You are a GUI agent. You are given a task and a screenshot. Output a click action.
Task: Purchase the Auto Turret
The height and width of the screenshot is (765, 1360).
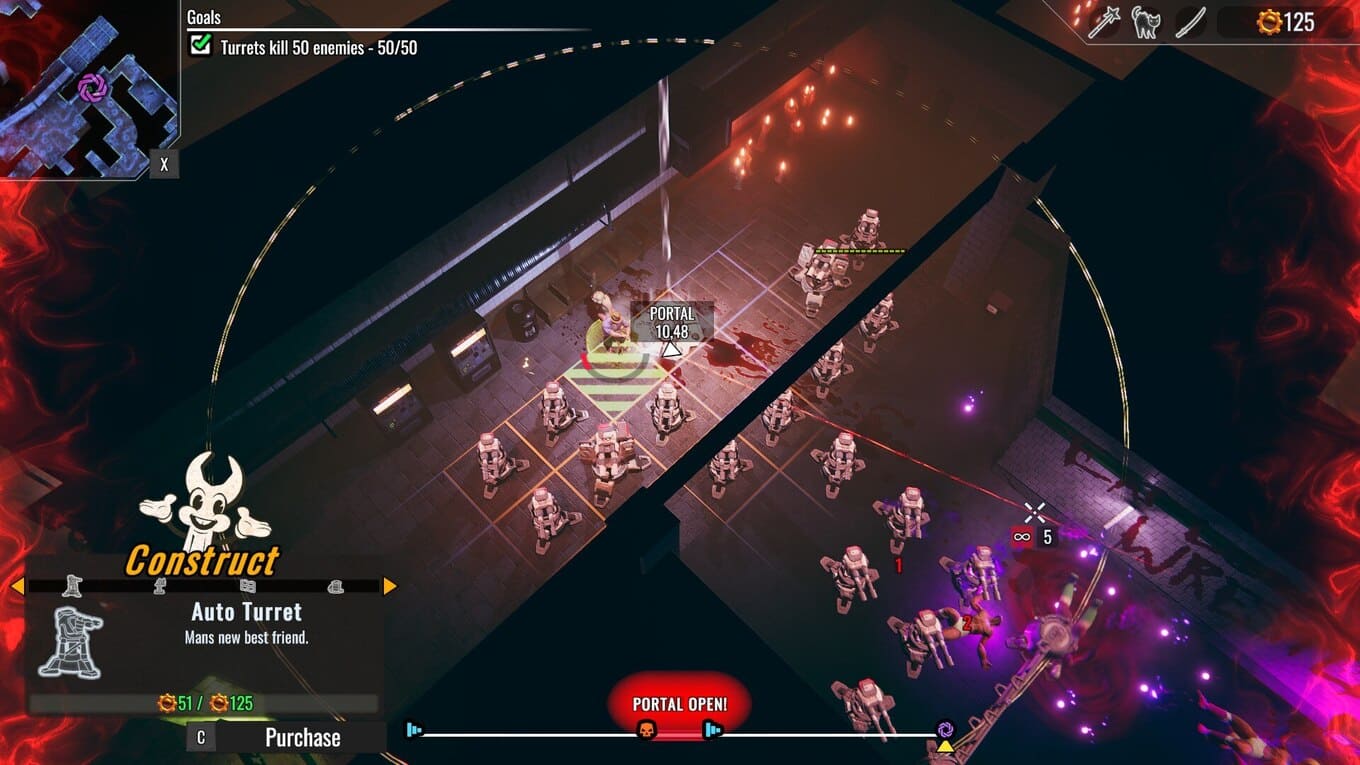[x=301, y=738]
